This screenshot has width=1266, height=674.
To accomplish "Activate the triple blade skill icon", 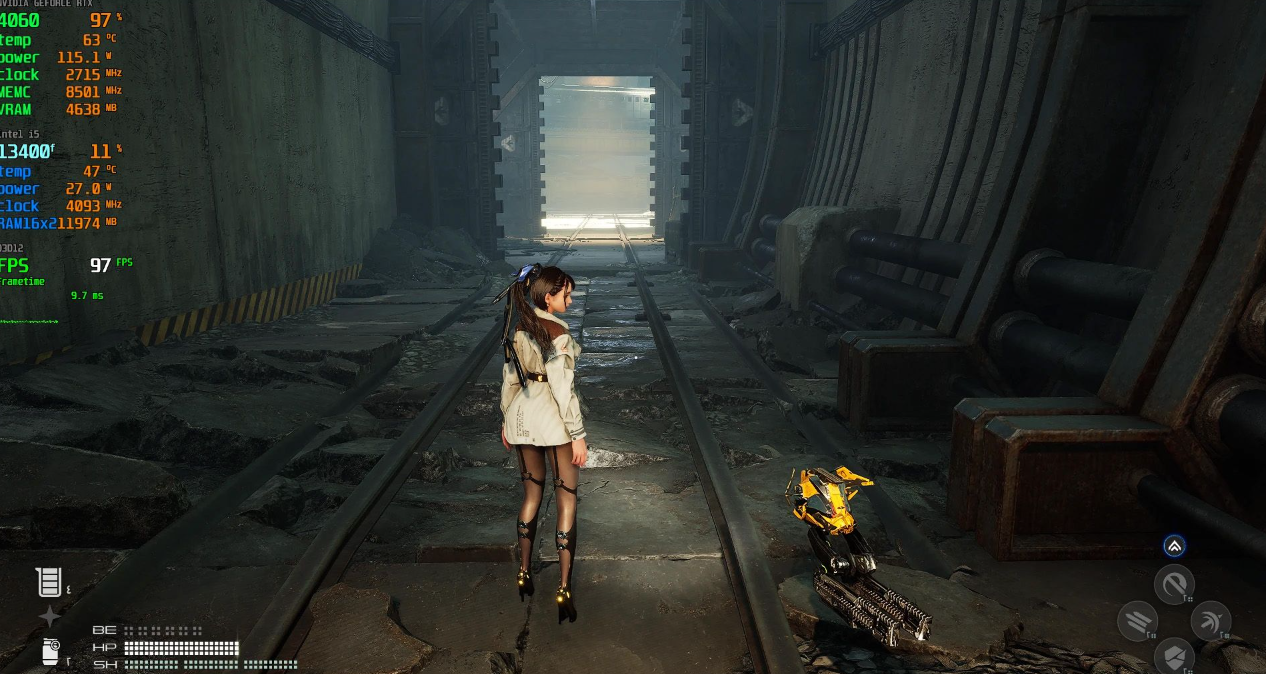I will pos(1137,621).
